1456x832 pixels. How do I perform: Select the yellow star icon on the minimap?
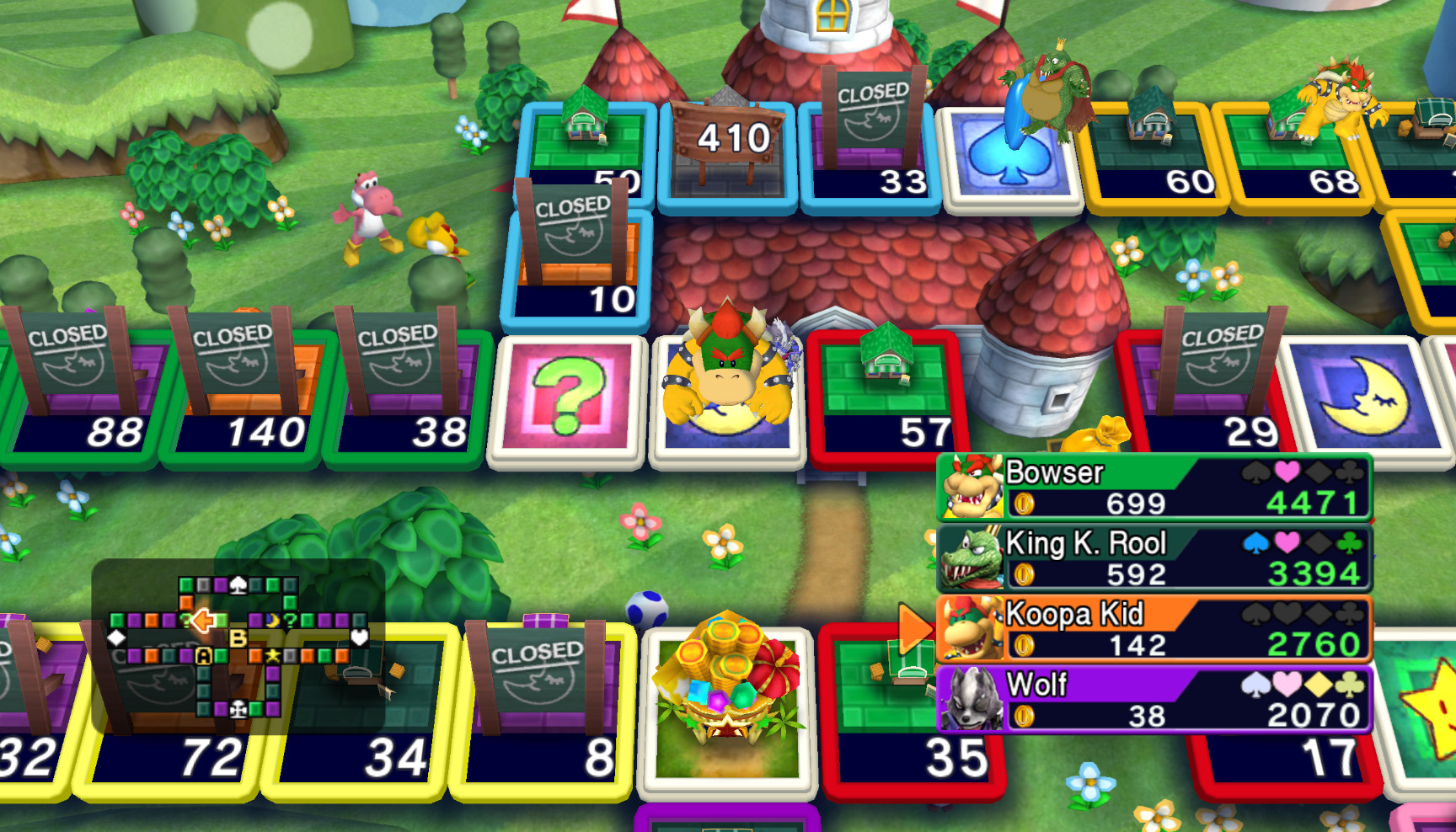pos(272,656)
